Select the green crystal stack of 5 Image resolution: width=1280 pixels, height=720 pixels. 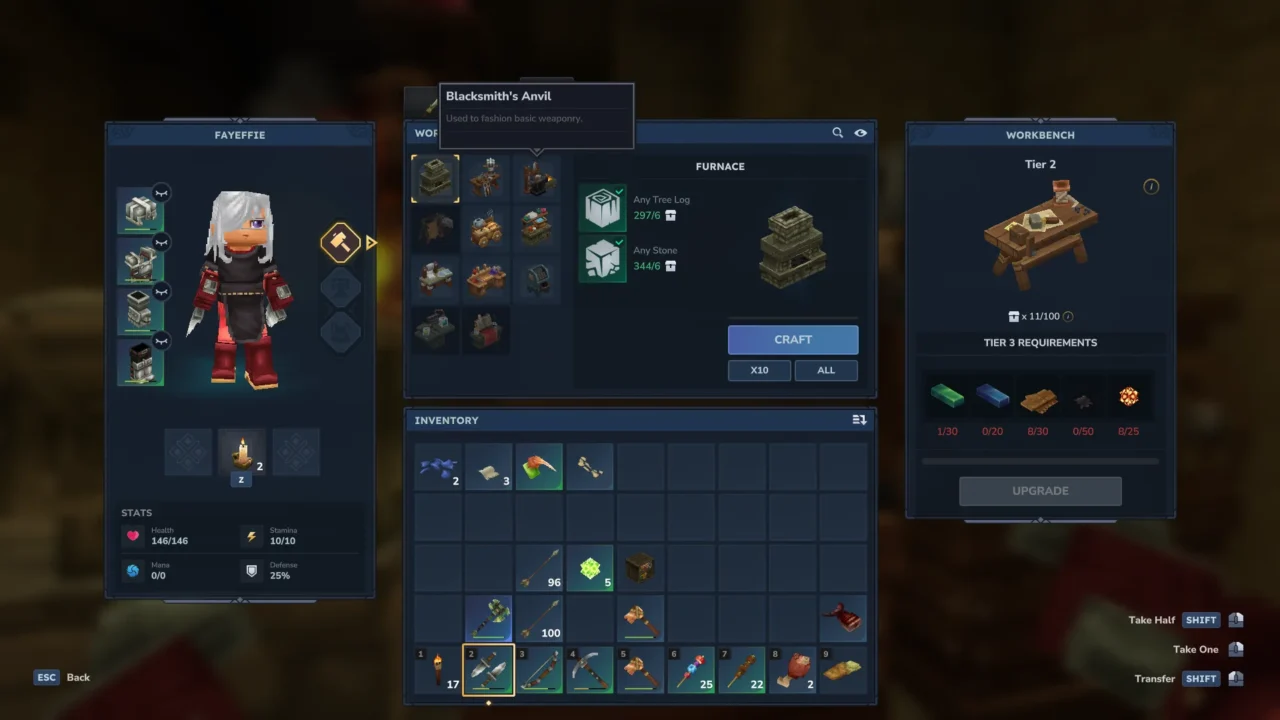(590, 568)
